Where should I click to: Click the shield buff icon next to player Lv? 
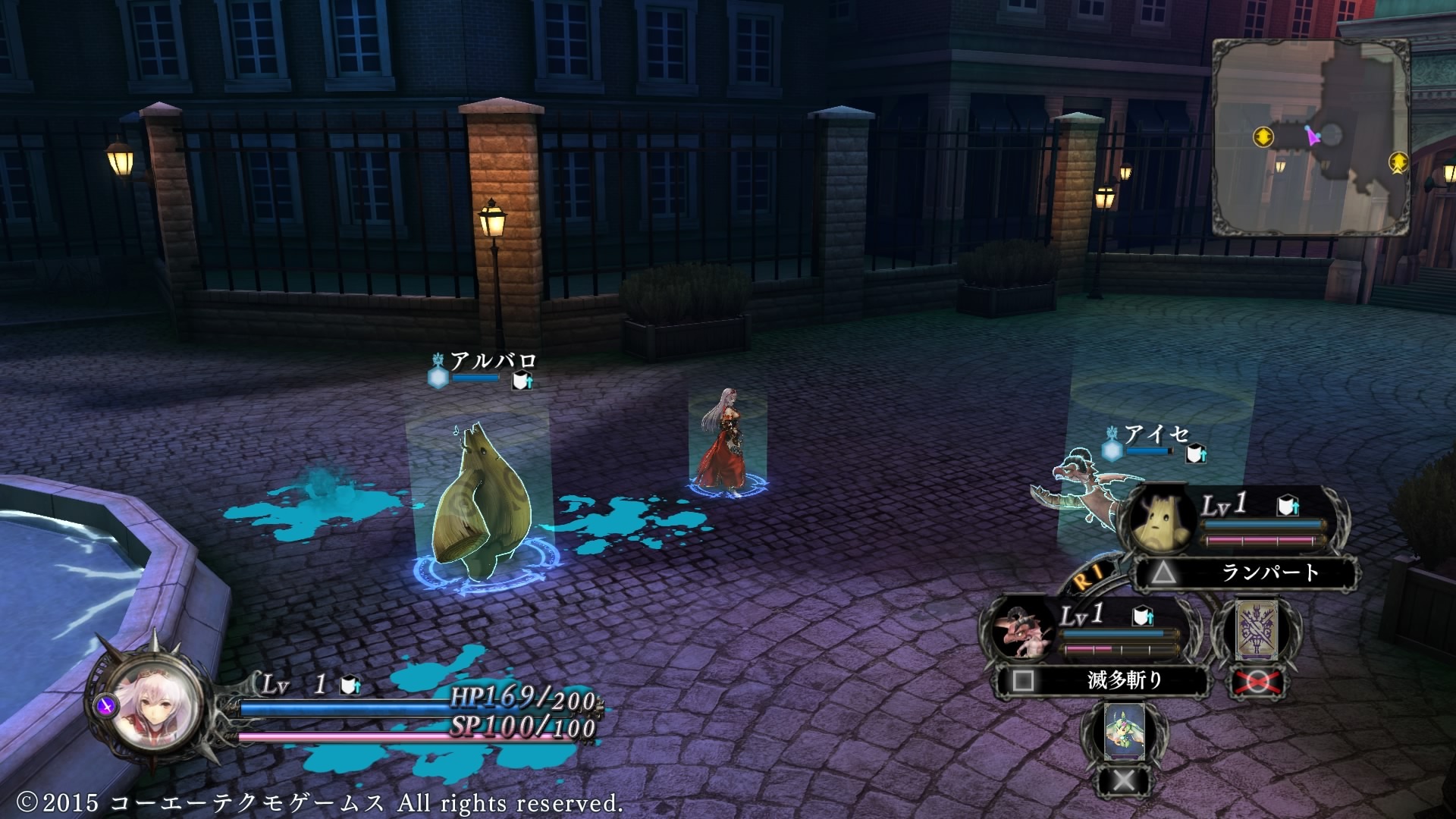click(x=349, y=686)
